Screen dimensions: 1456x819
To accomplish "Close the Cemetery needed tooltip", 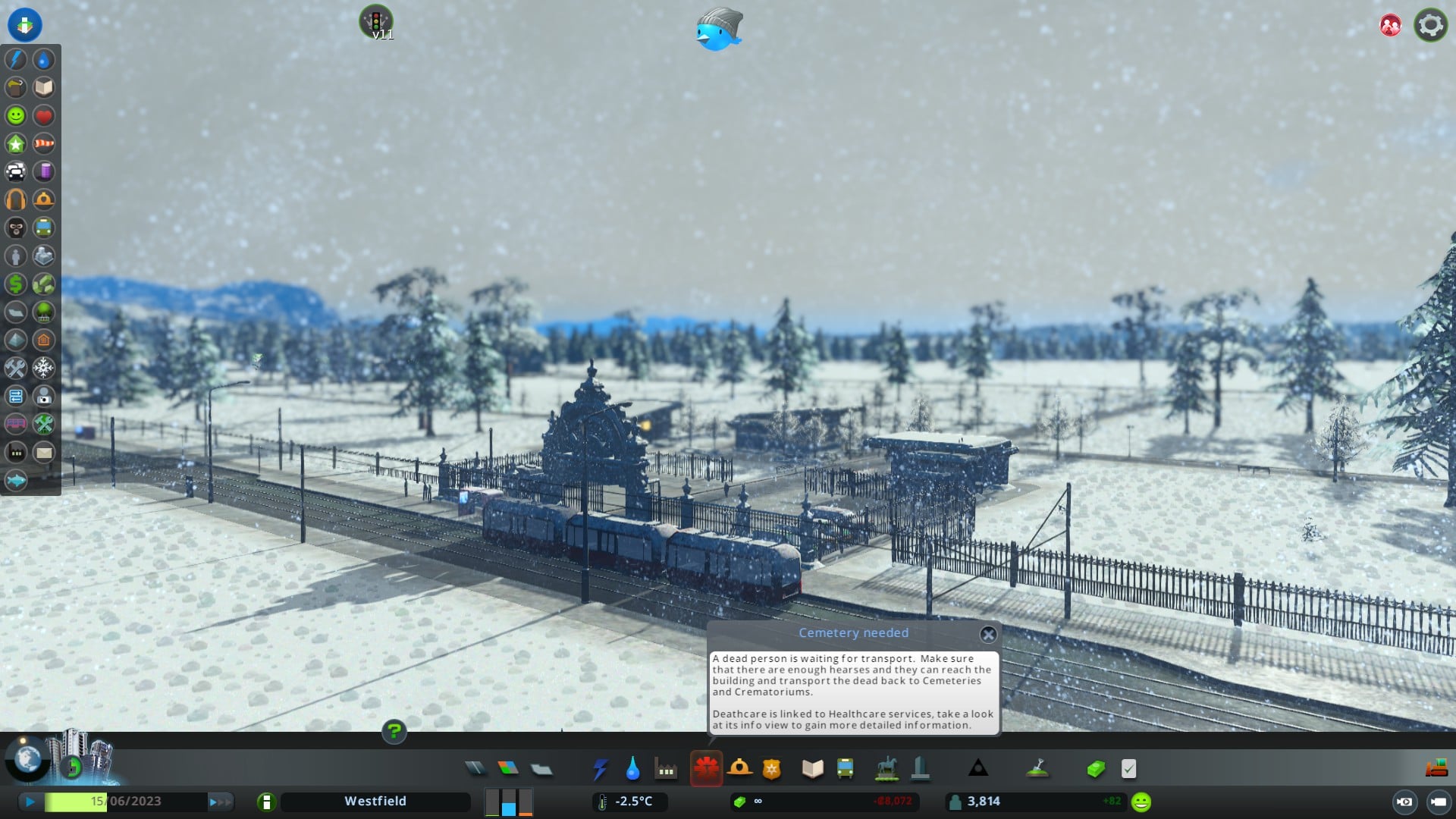I will click(988, 634).
